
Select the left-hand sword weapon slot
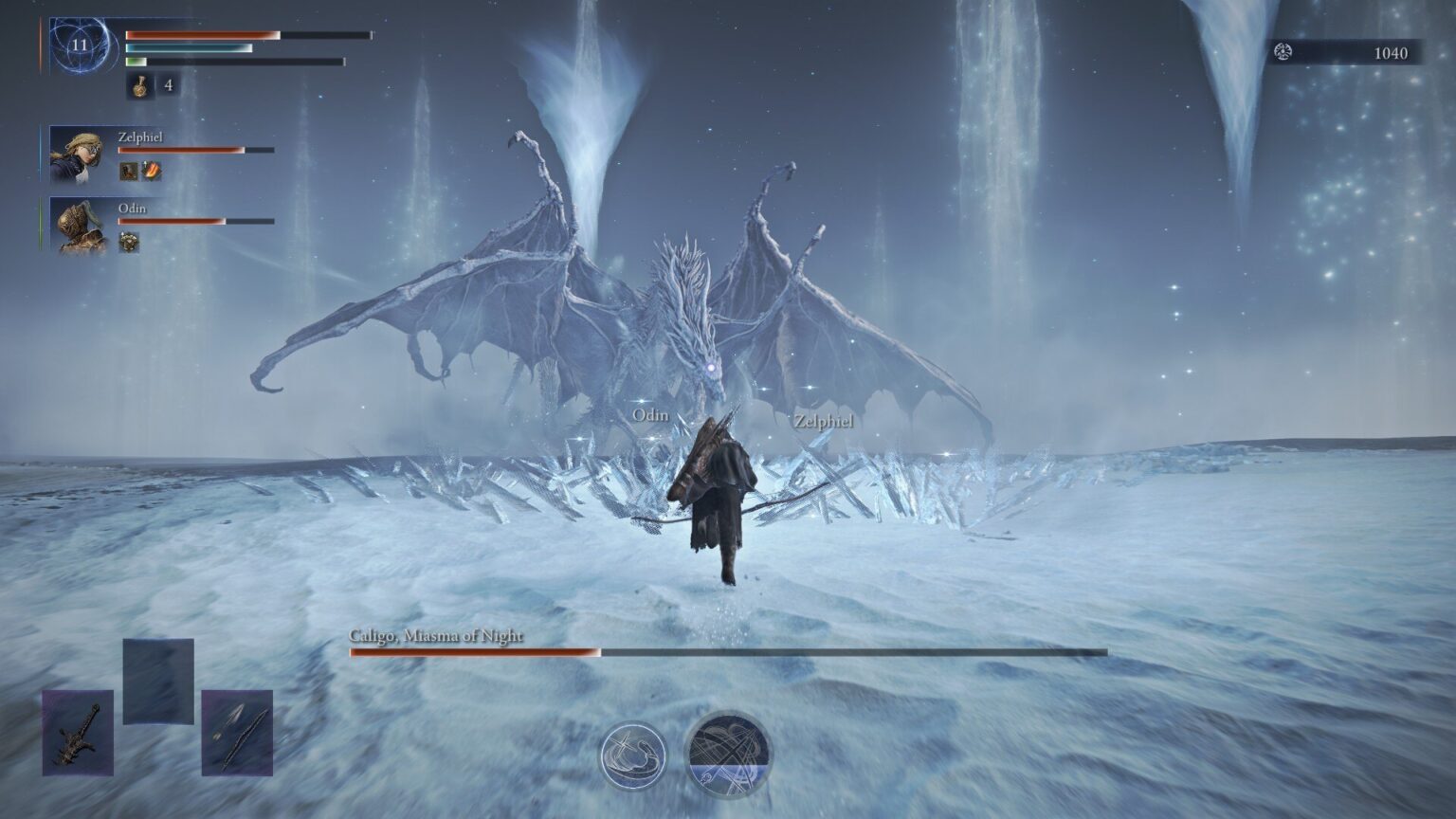pos(78,733)
